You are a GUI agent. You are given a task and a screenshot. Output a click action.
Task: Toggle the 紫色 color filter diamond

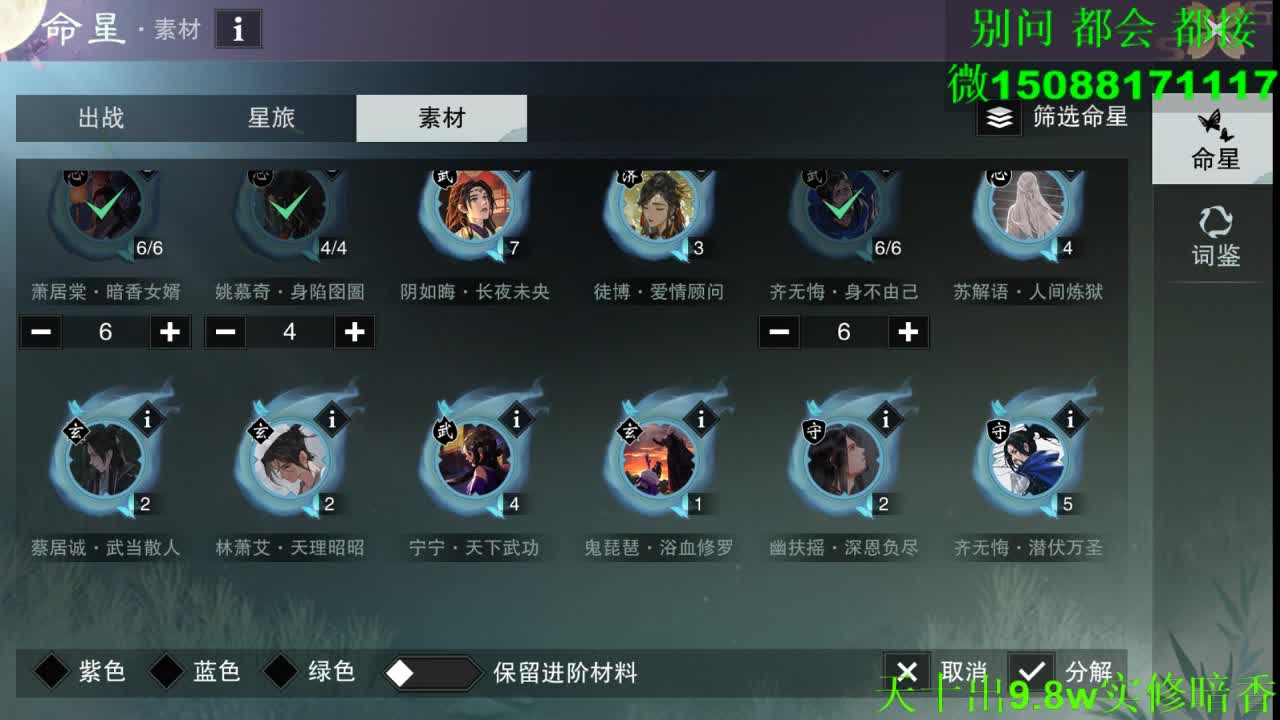(x=51, y=673)
